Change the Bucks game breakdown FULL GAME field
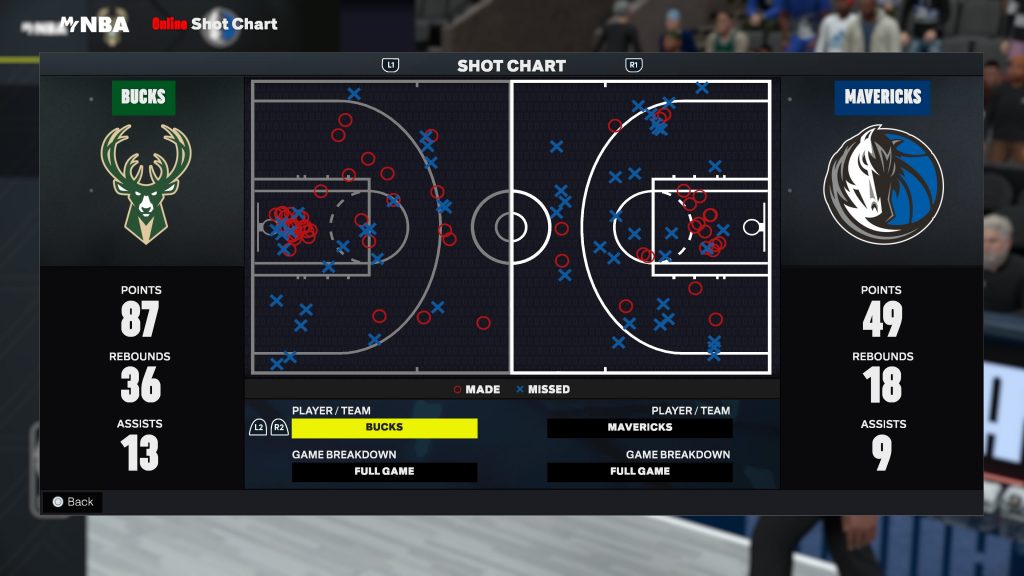The height and width of the screenshot is (576, 1024). tap(384, 471)
